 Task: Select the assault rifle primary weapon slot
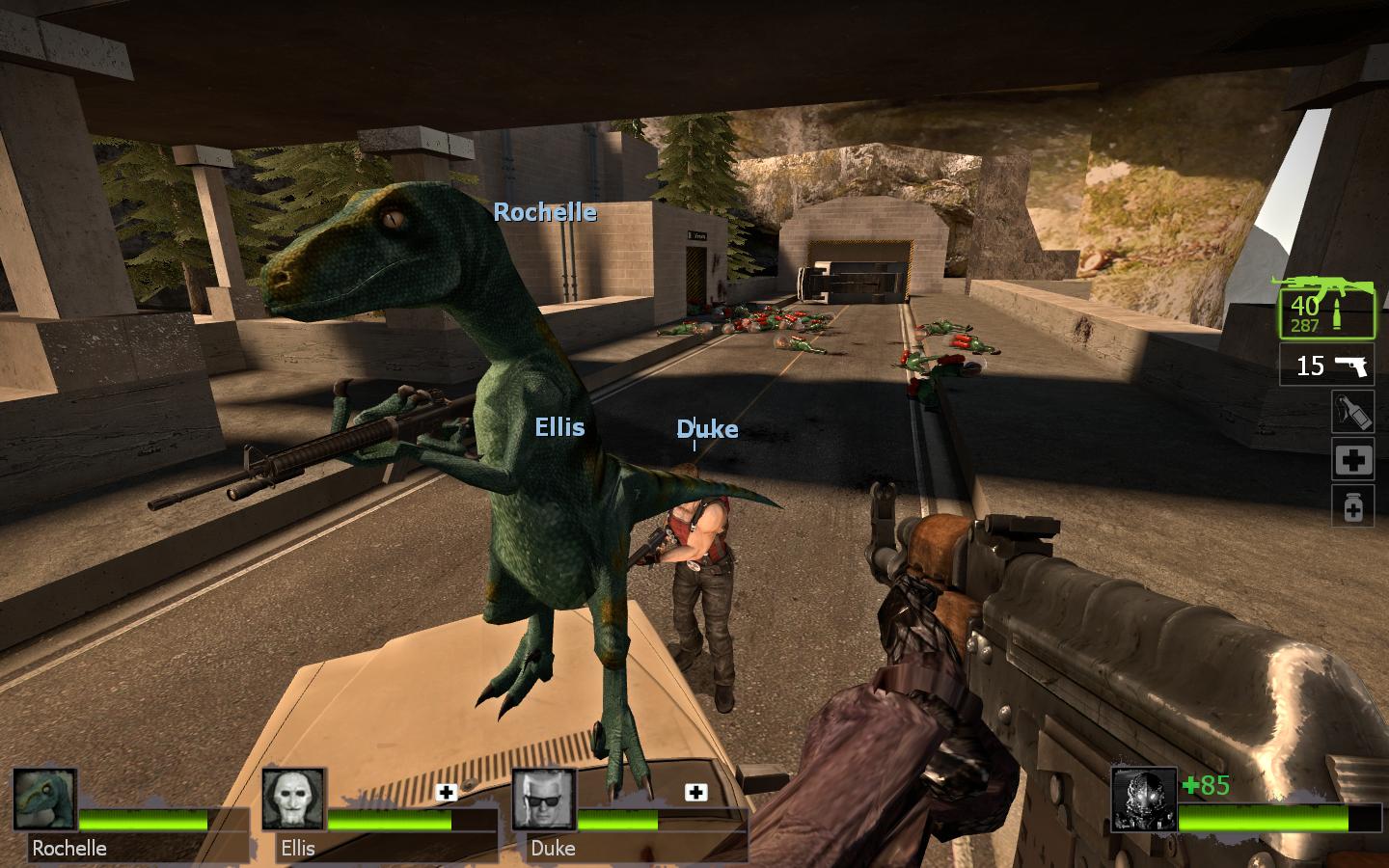1326,309
